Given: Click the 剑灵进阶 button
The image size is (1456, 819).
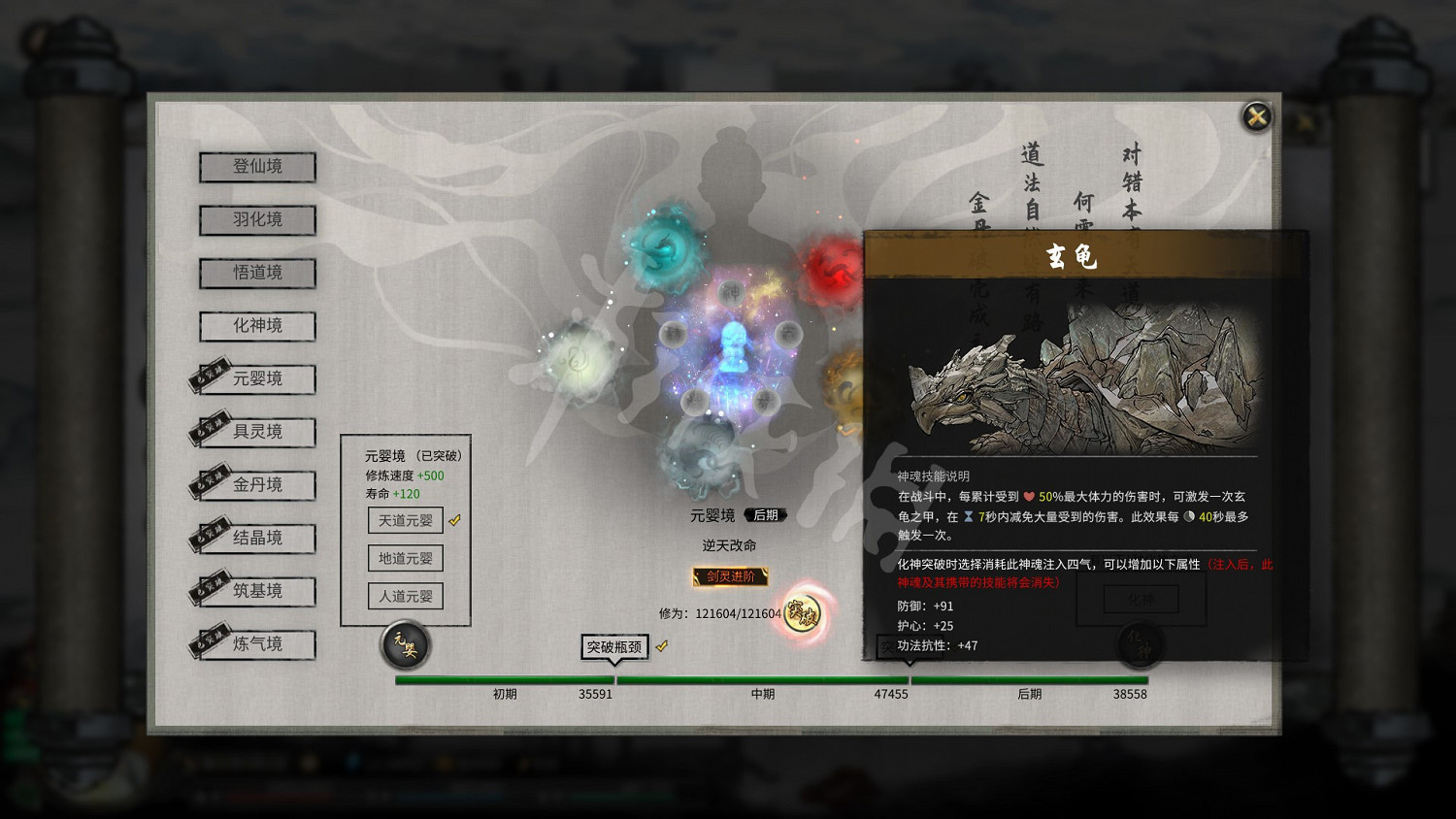Looking at the screenshot, I should [x=729, y=576].
